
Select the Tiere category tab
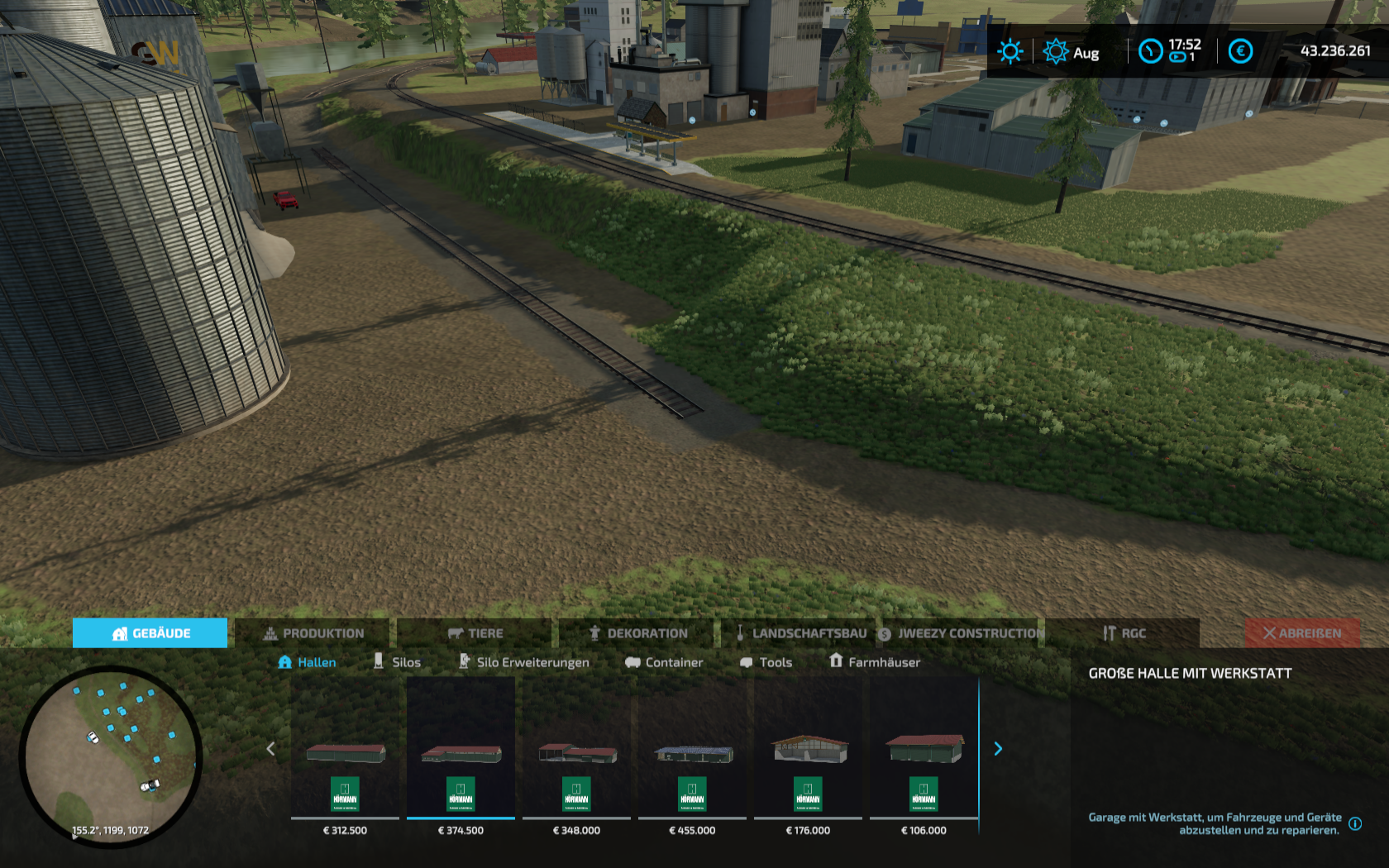[x=475, y=633]
